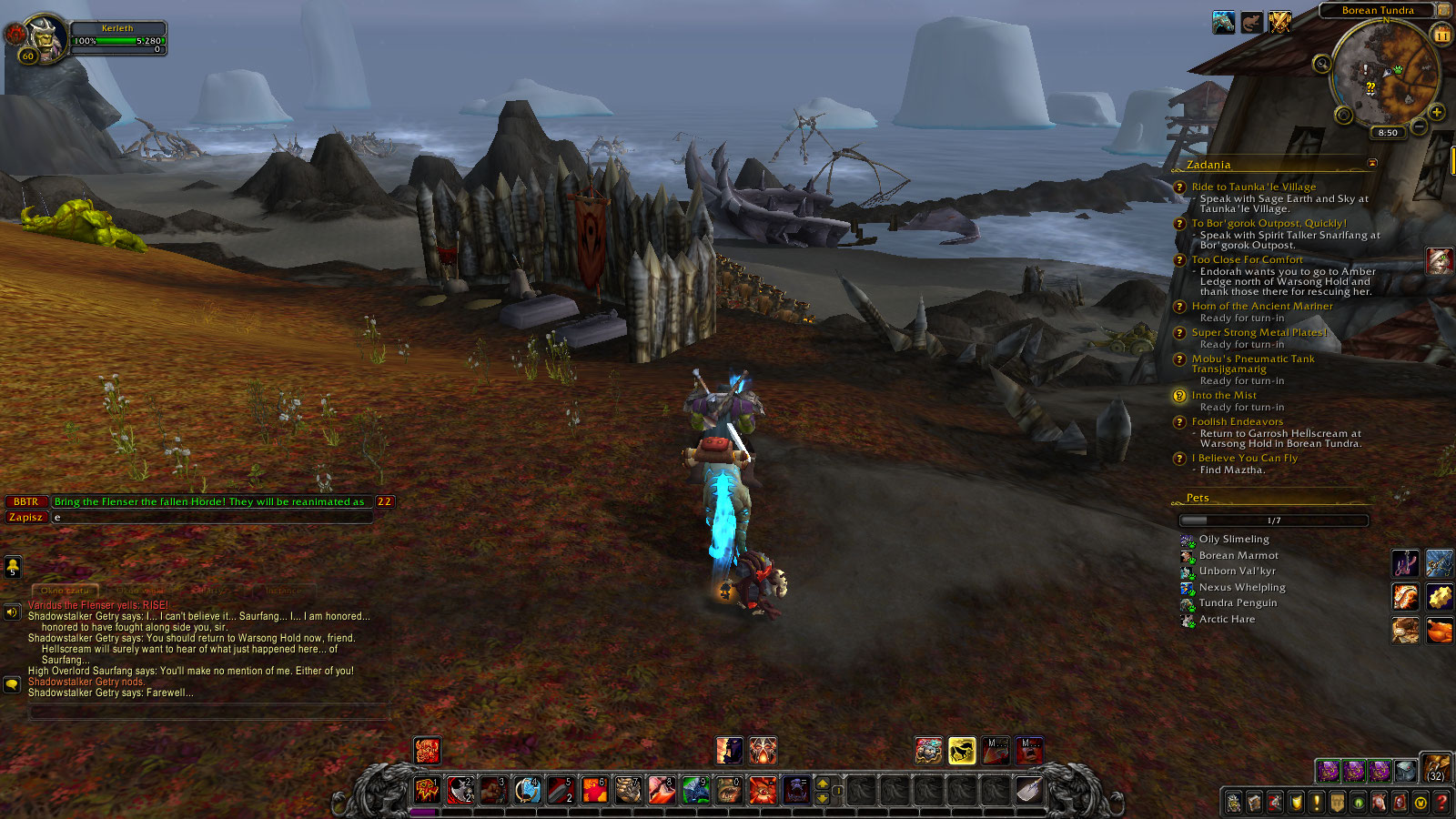Open Help with the red question mark icon
Screen dimensions: 1456x819
(1442, 801)
